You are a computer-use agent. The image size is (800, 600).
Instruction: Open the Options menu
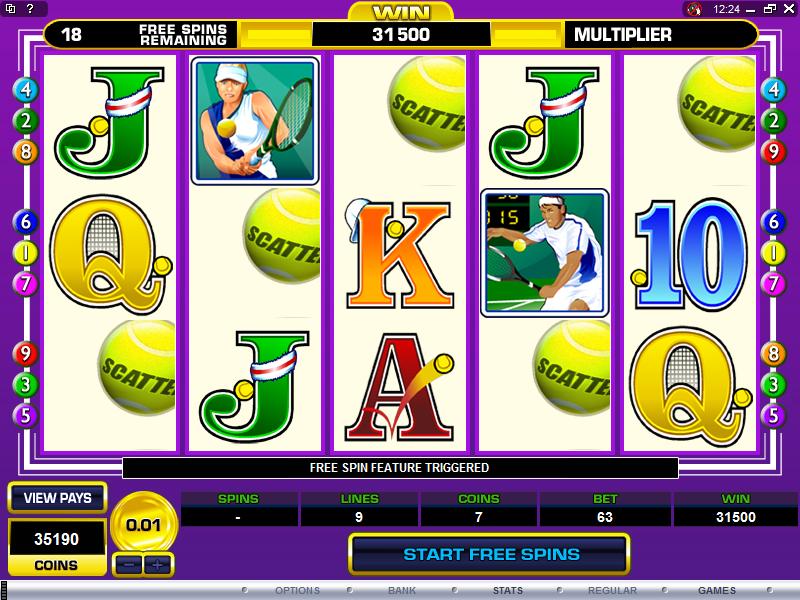[x=297, y=590]
